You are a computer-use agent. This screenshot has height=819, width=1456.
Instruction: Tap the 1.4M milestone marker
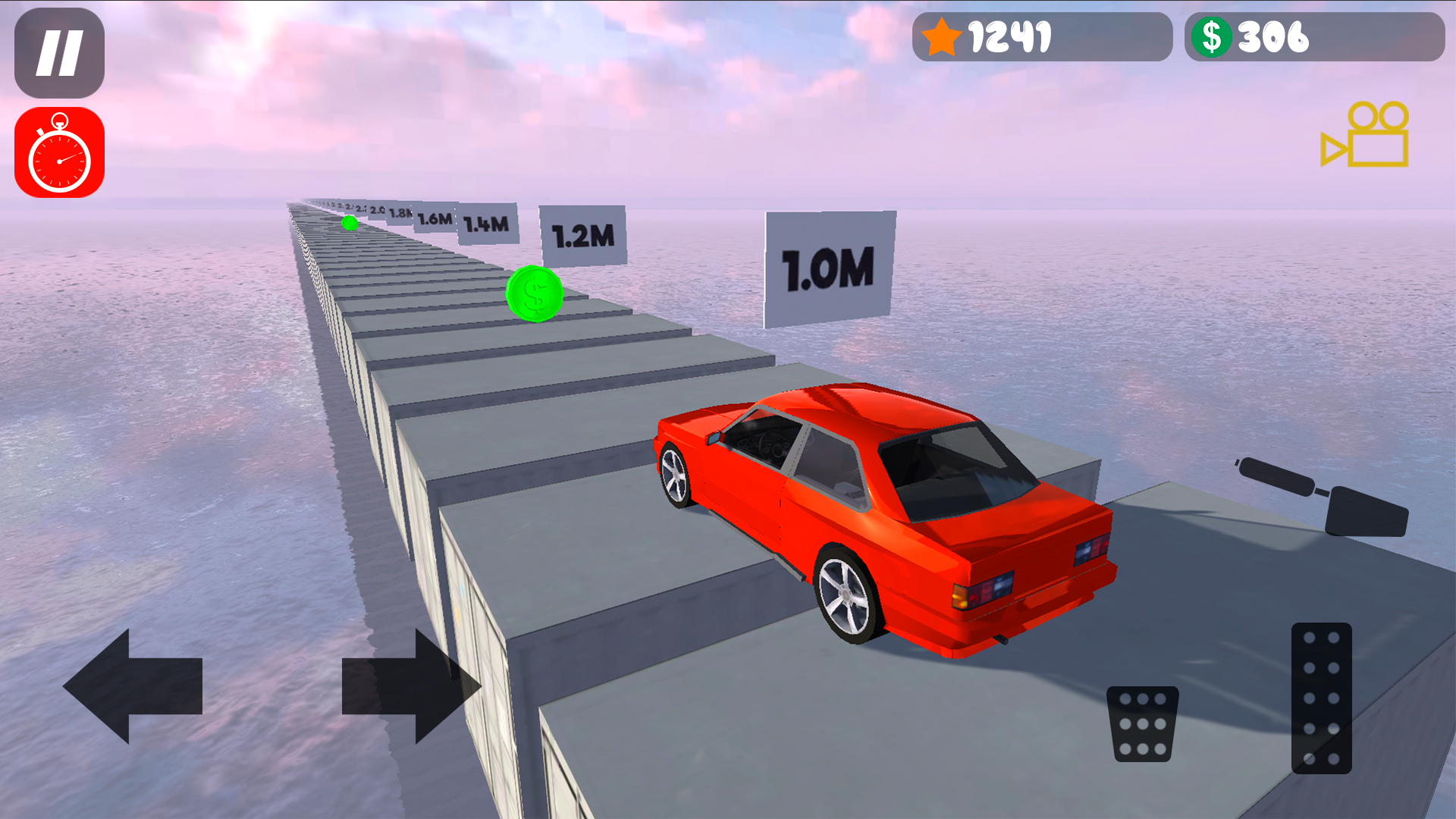tap(486, 221)
